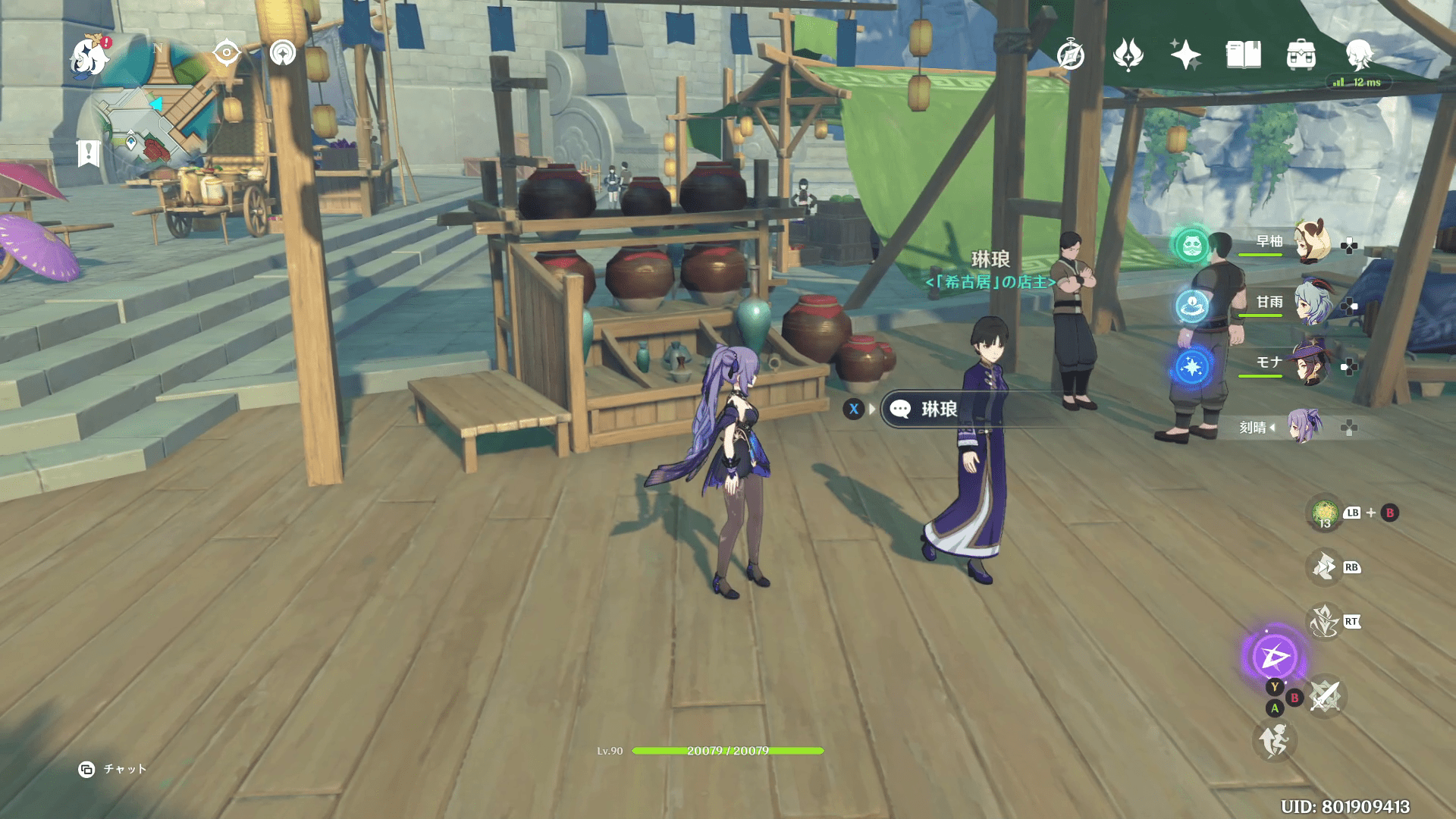Viewport: 1456px width, 819px height.
Task: Switch to party member 早柚
Action: point(1312,242)
